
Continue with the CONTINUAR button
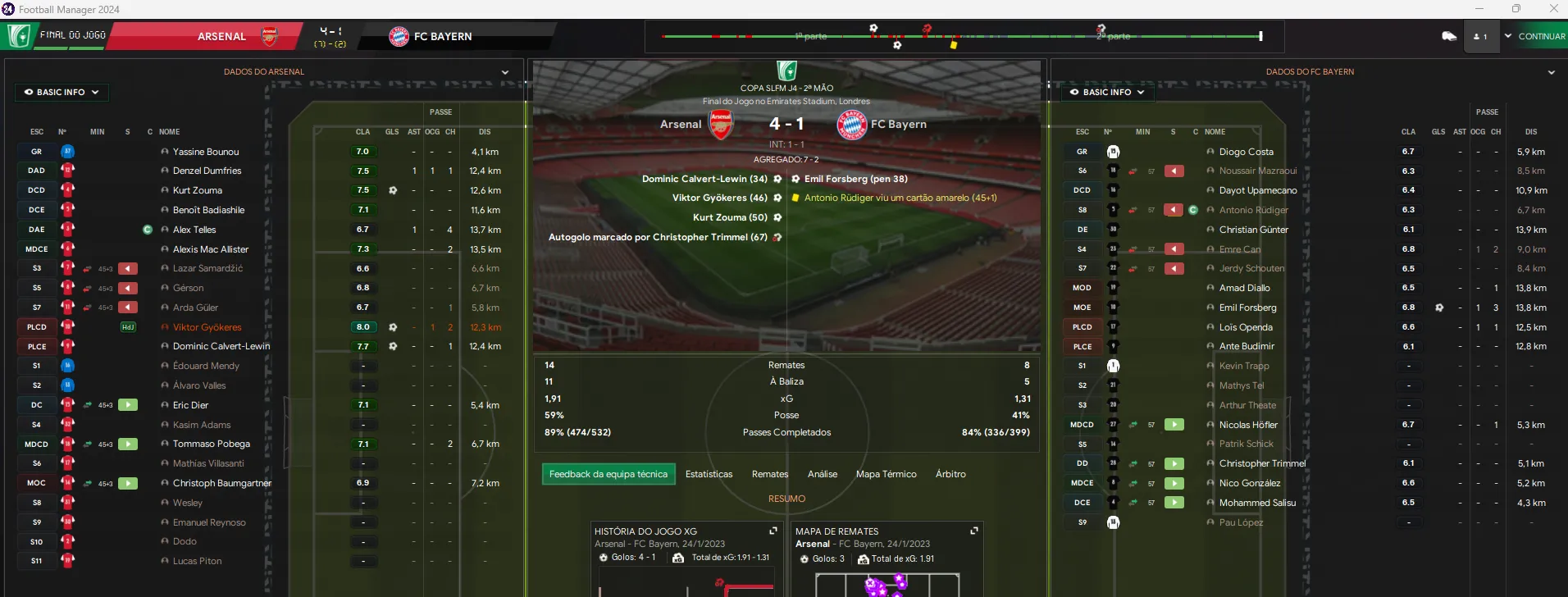tap(1541, 36)
